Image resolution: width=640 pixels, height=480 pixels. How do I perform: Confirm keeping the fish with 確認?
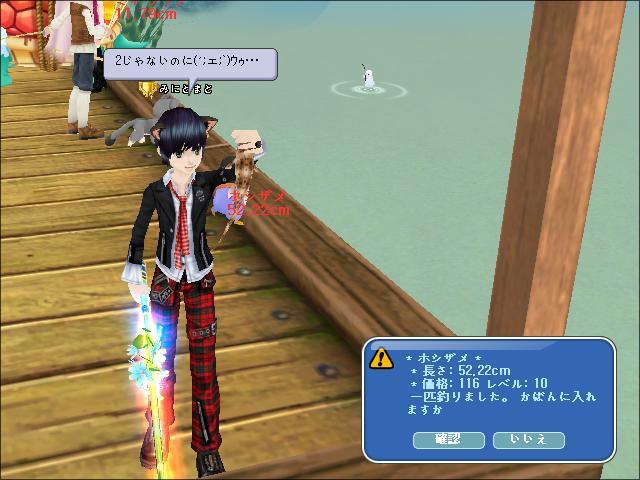[x=448, y=440]
